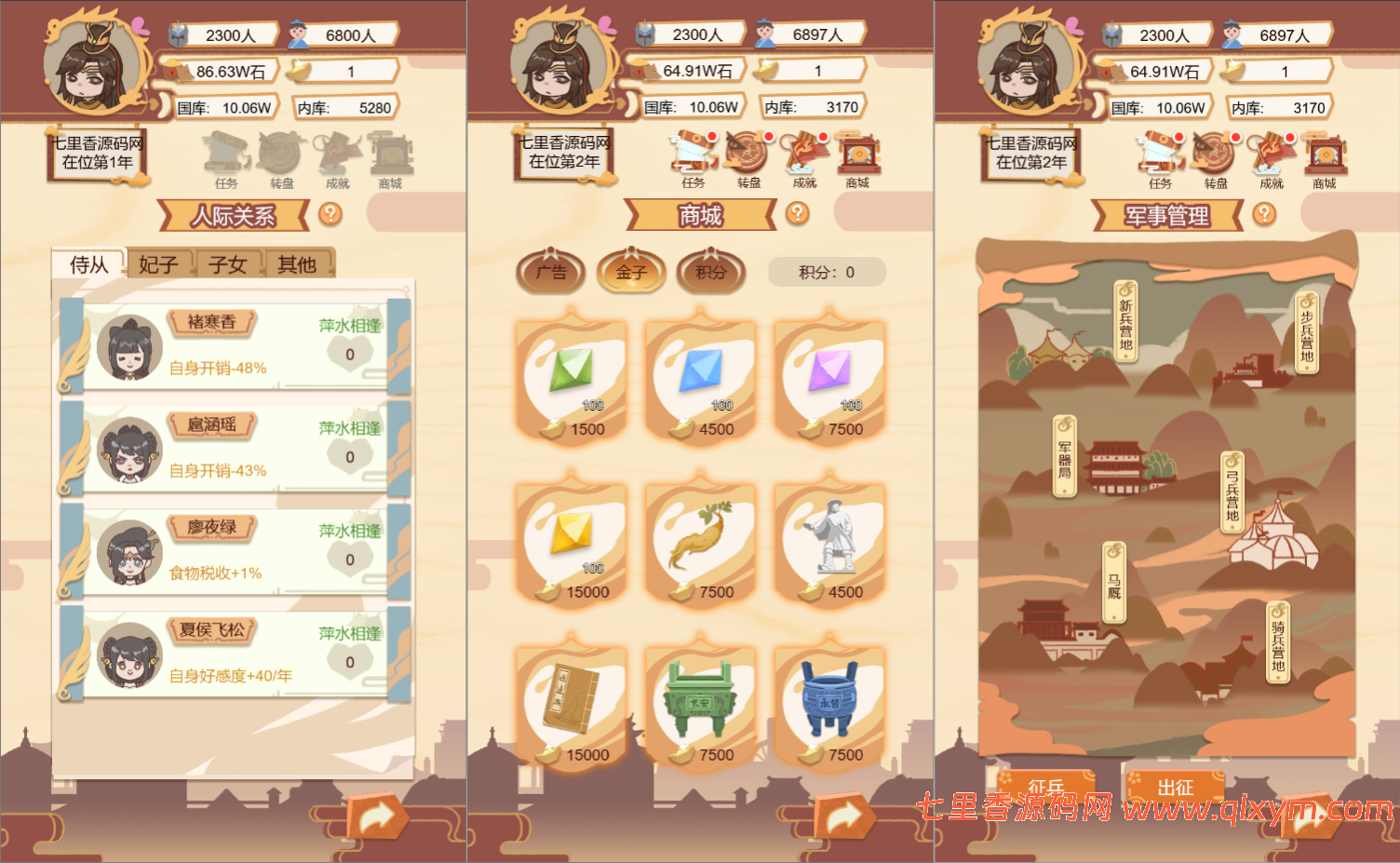Select the green gem item in the shop
Image resolution: width=1400 pixels, height=863 pixels.
[x=571, y=377]
